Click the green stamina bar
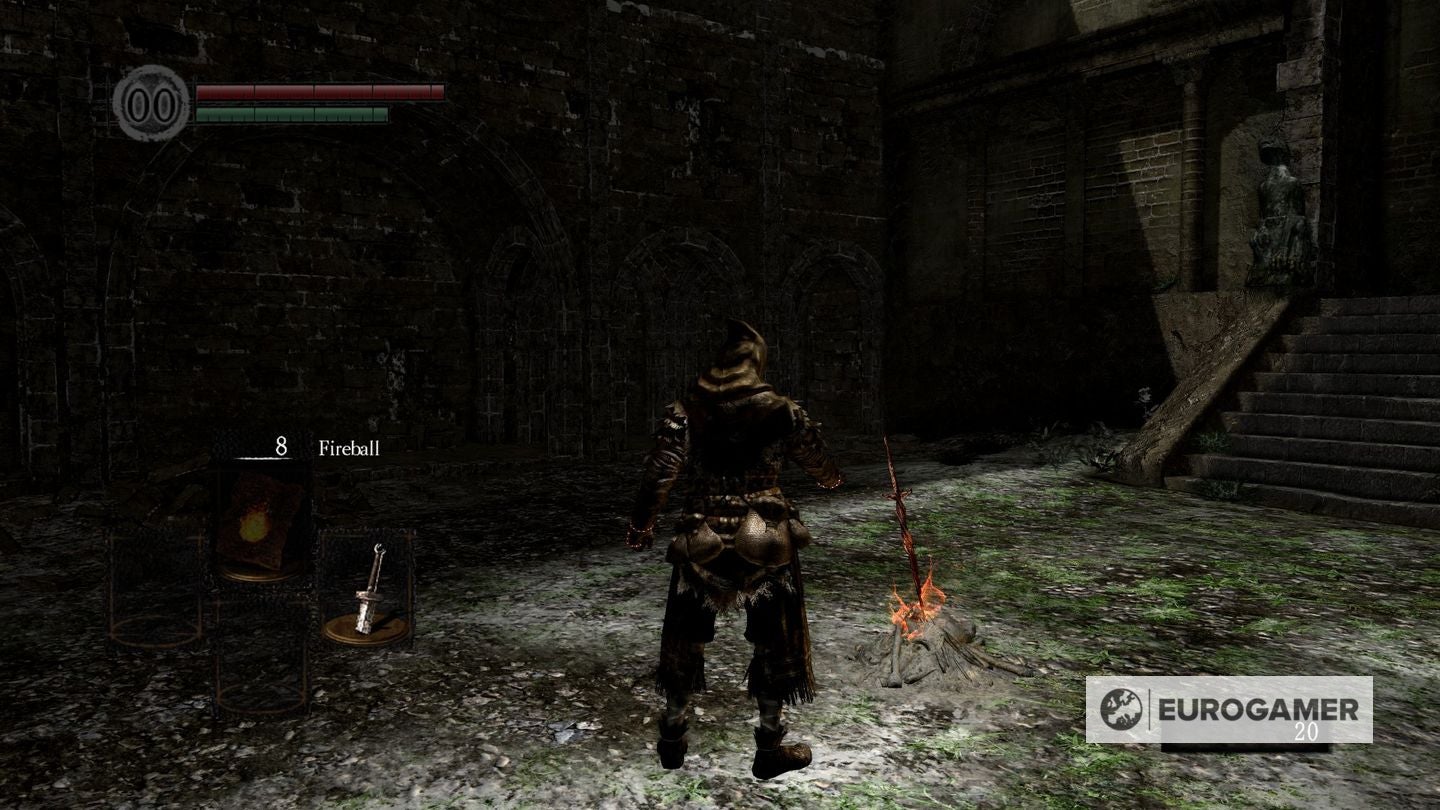The width and height of the screenshot is (1440, 810). [290, 113]
